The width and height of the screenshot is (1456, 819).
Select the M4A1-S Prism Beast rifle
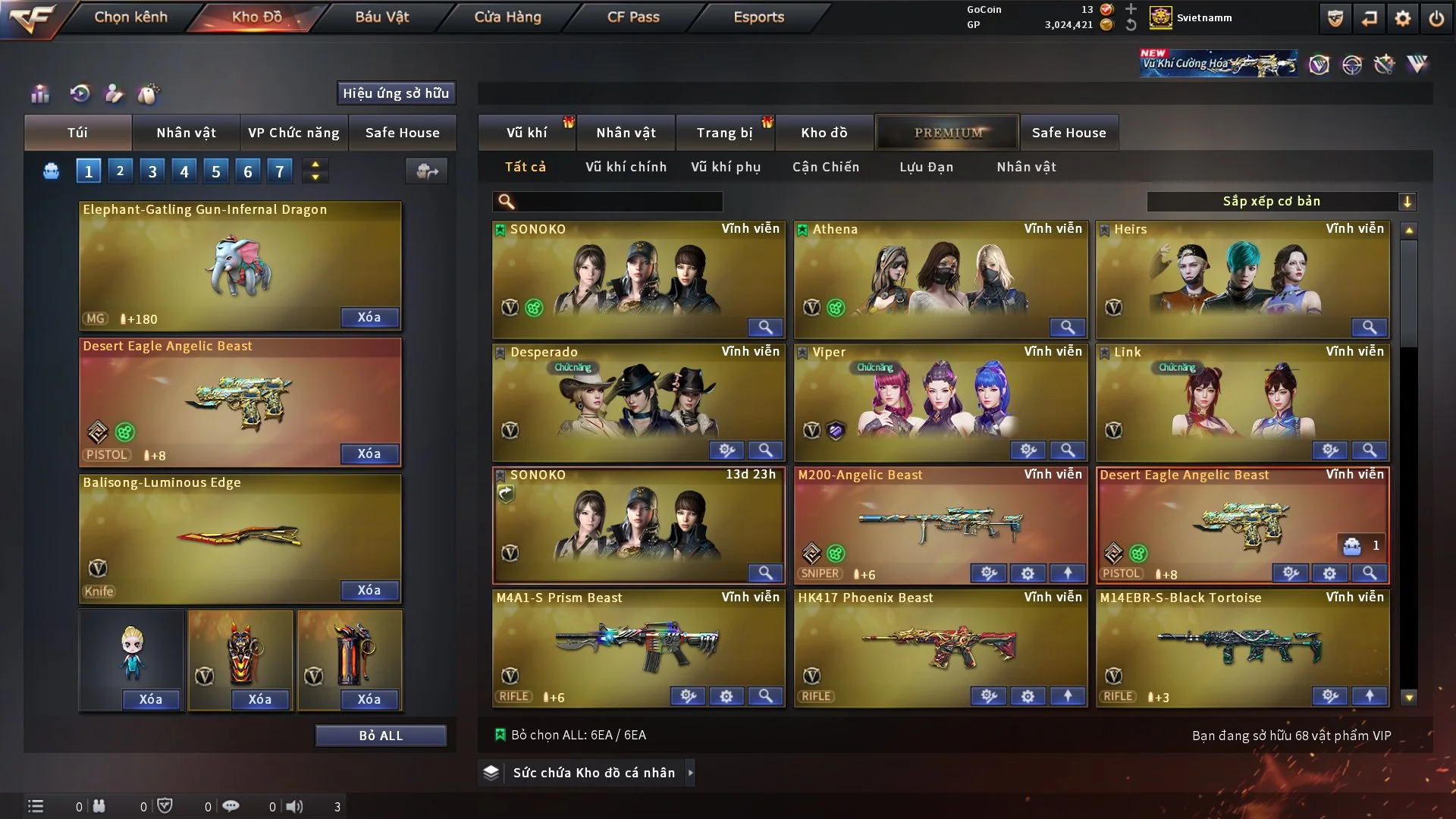point(639,643)
